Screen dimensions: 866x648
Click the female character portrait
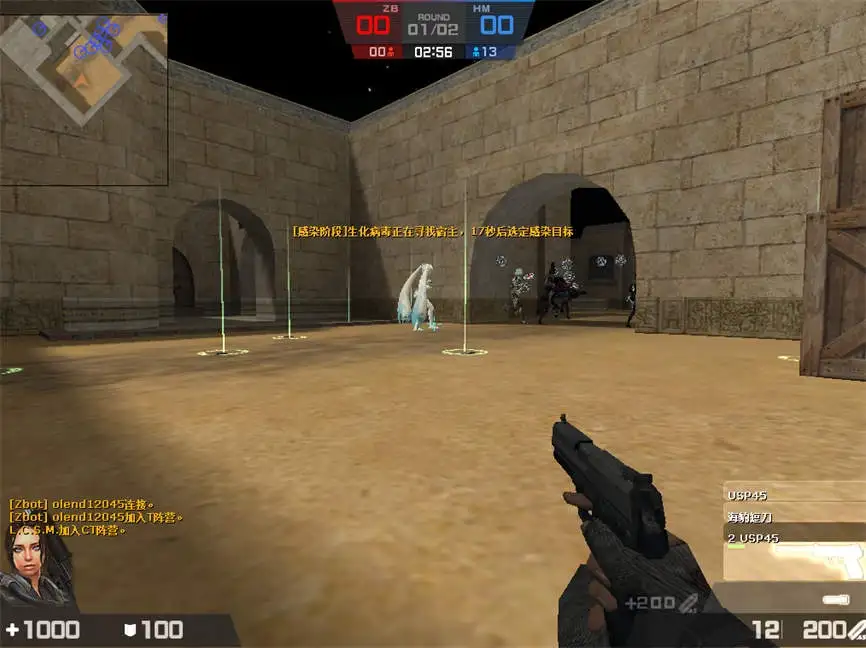coord(38,571)
